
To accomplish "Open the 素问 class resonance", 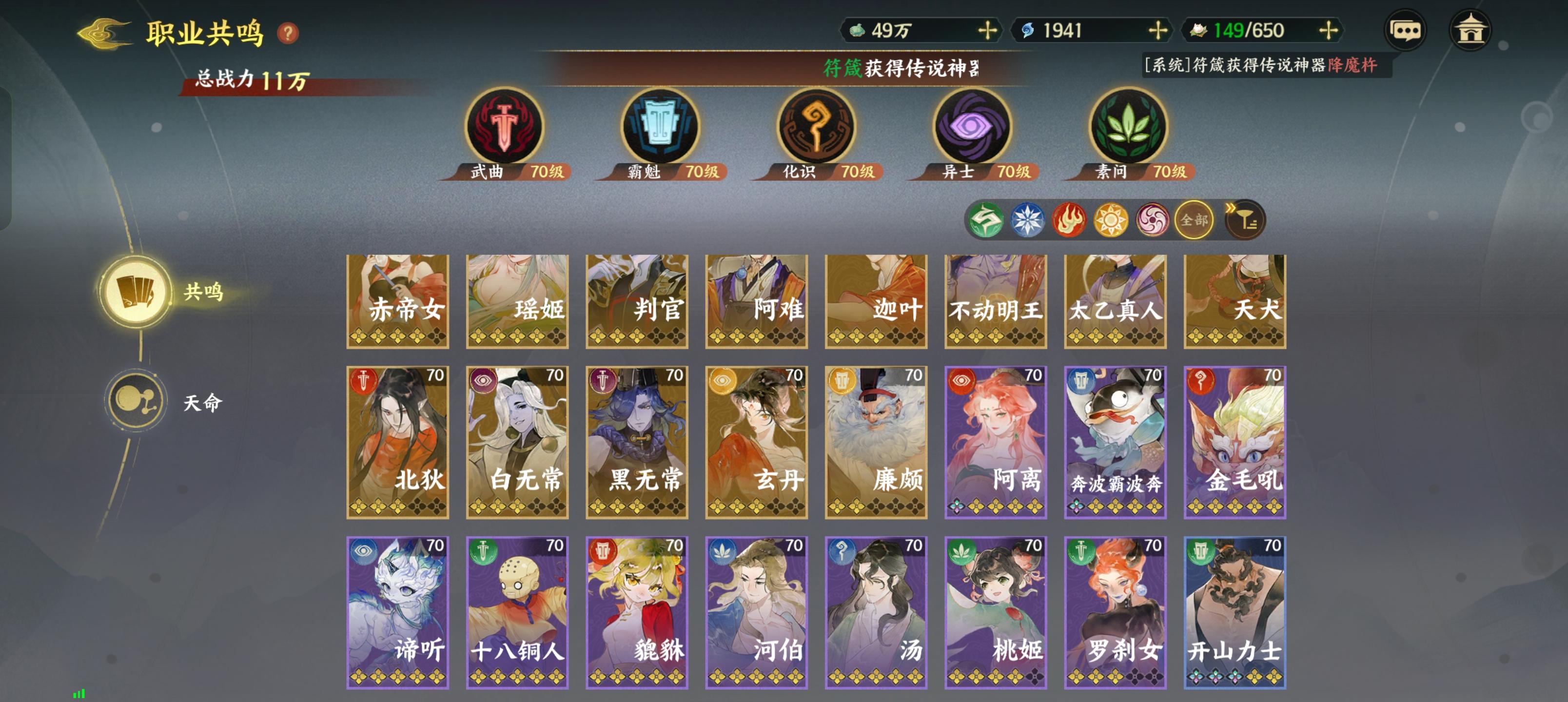I will pos(1127,127).
